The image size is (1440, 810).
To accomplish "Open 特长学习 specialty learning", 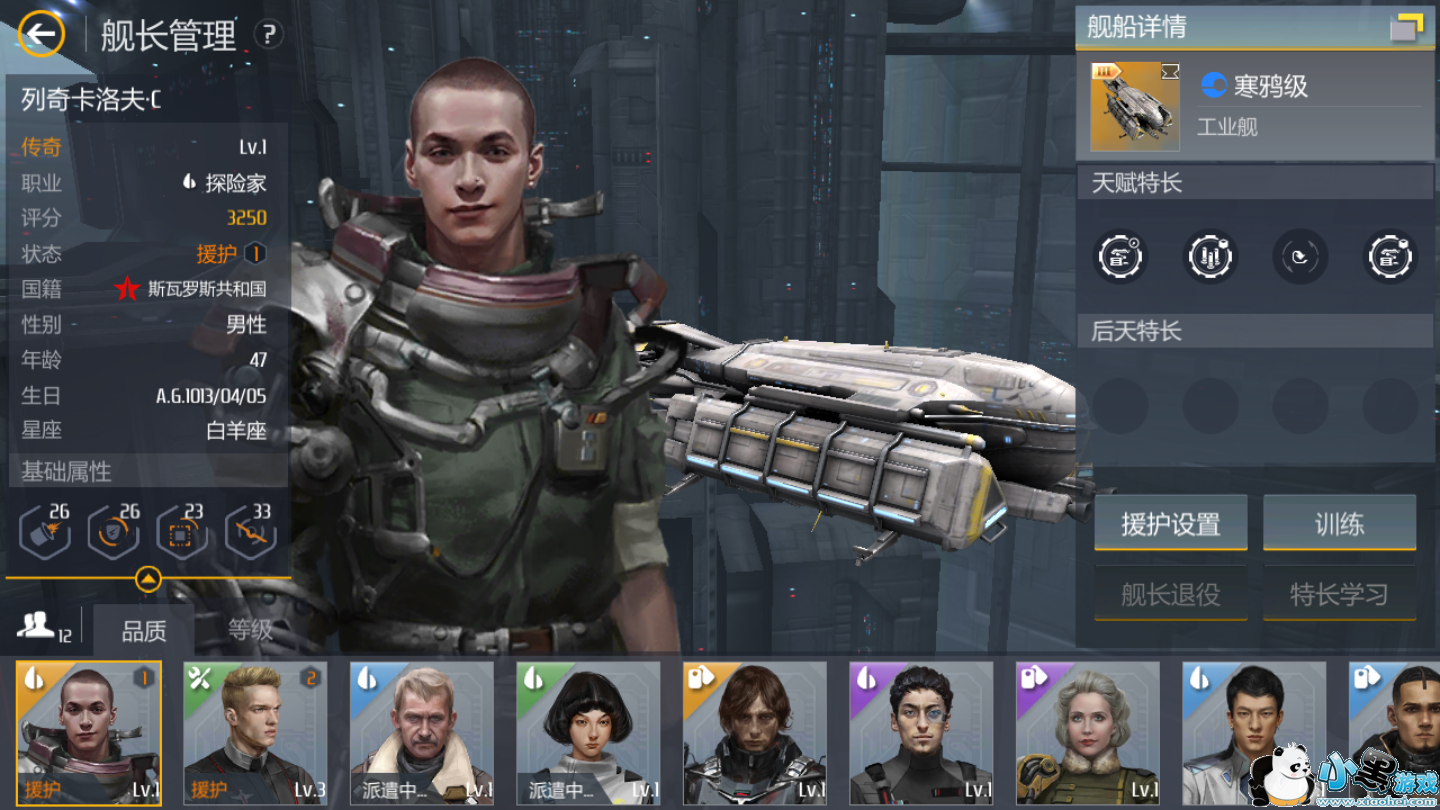I will coord(1339,594).
